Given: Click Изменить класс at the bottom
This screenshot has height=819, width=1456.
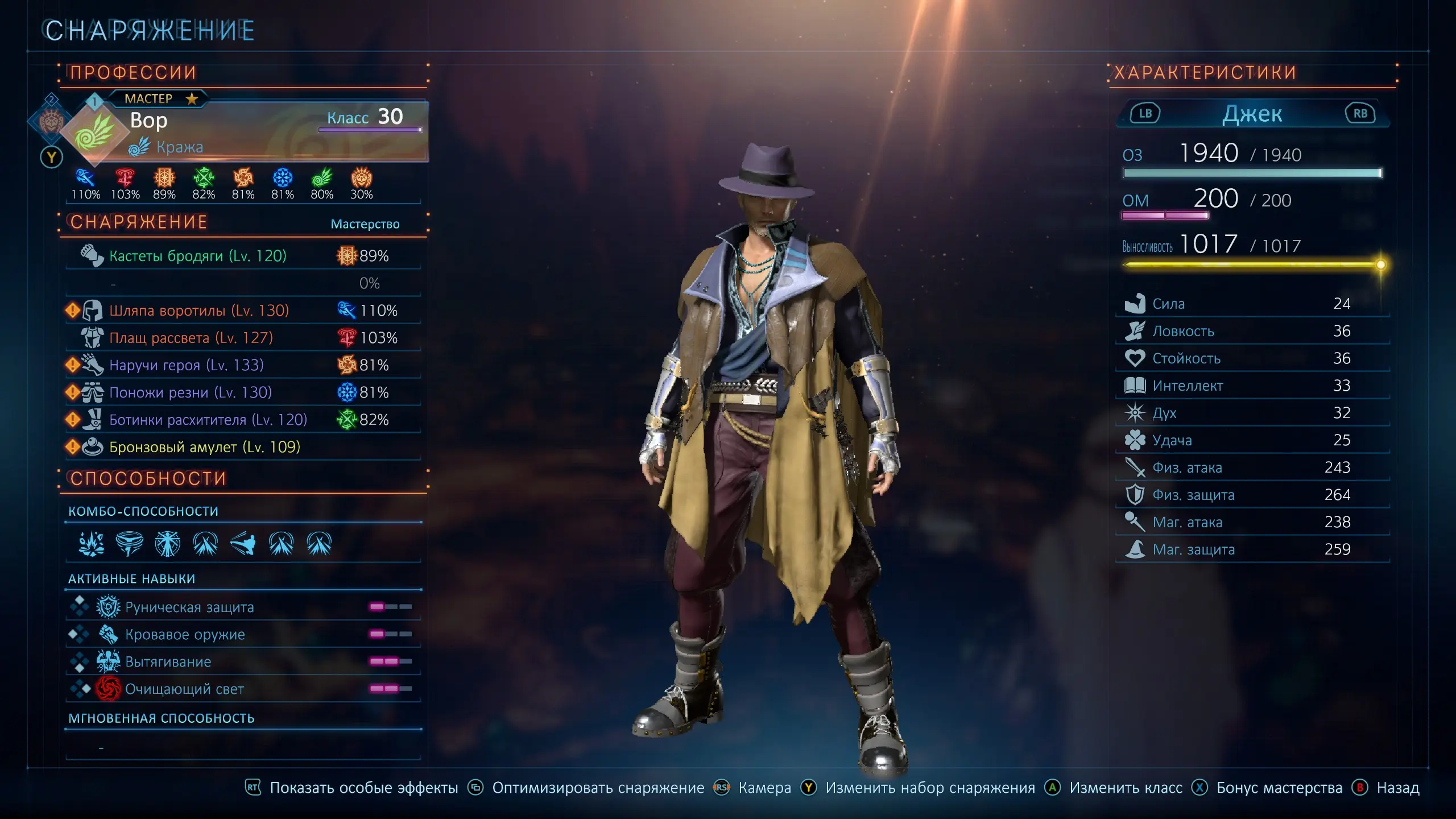Looking at the screenshot, I should click(x=1125, y=788).
